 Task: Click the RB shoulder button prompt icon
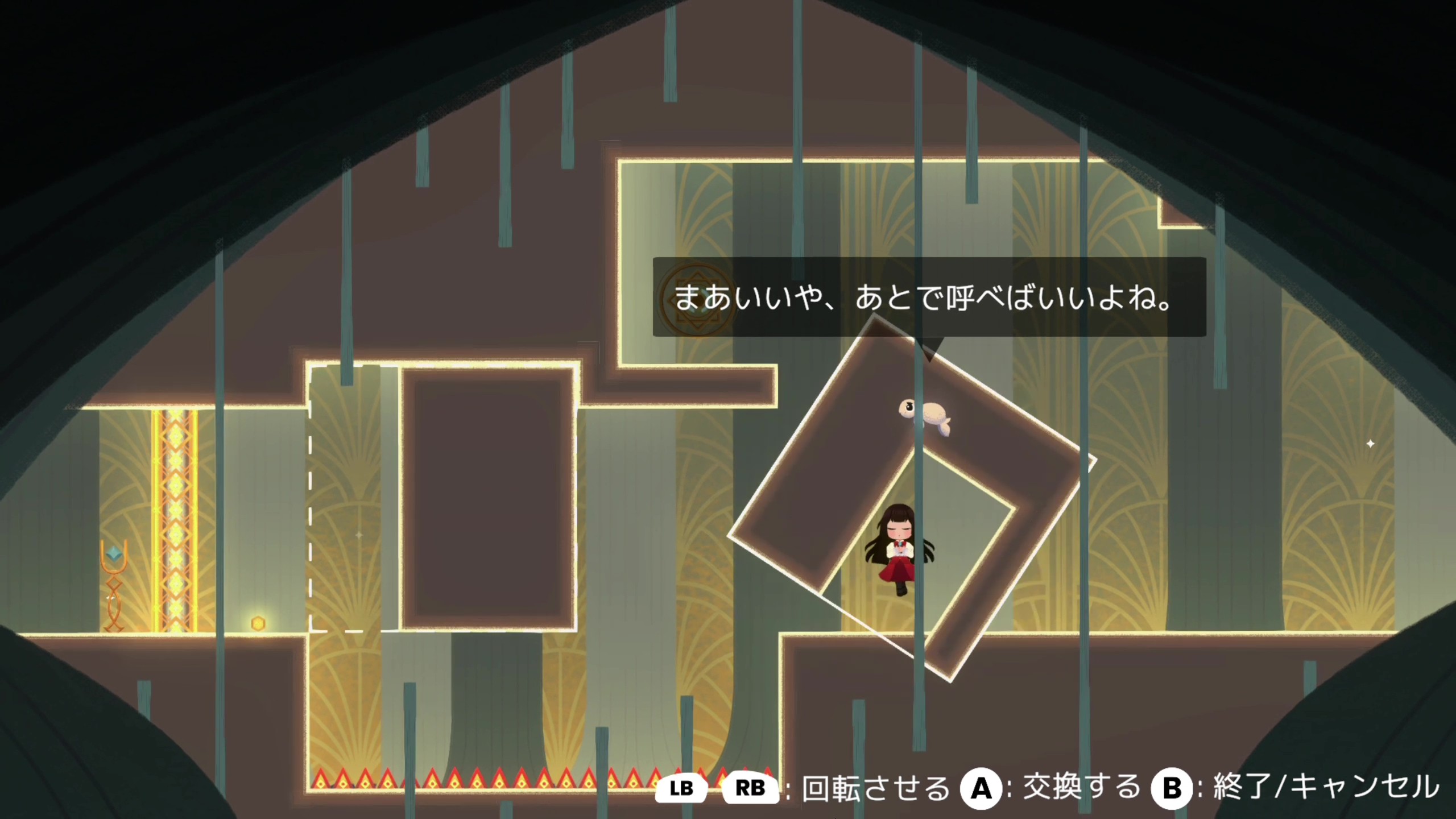click(751, 788)
